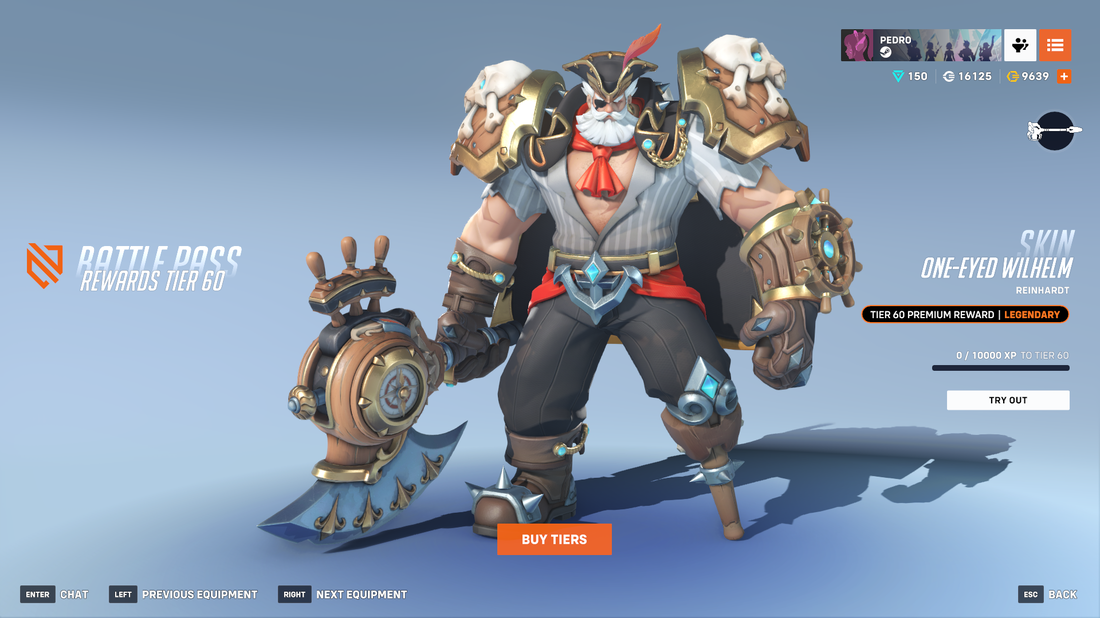Click the orange Buy Tiers button
The height and width of the screenshot is (618, 1100).
click(x=554, y=539)
